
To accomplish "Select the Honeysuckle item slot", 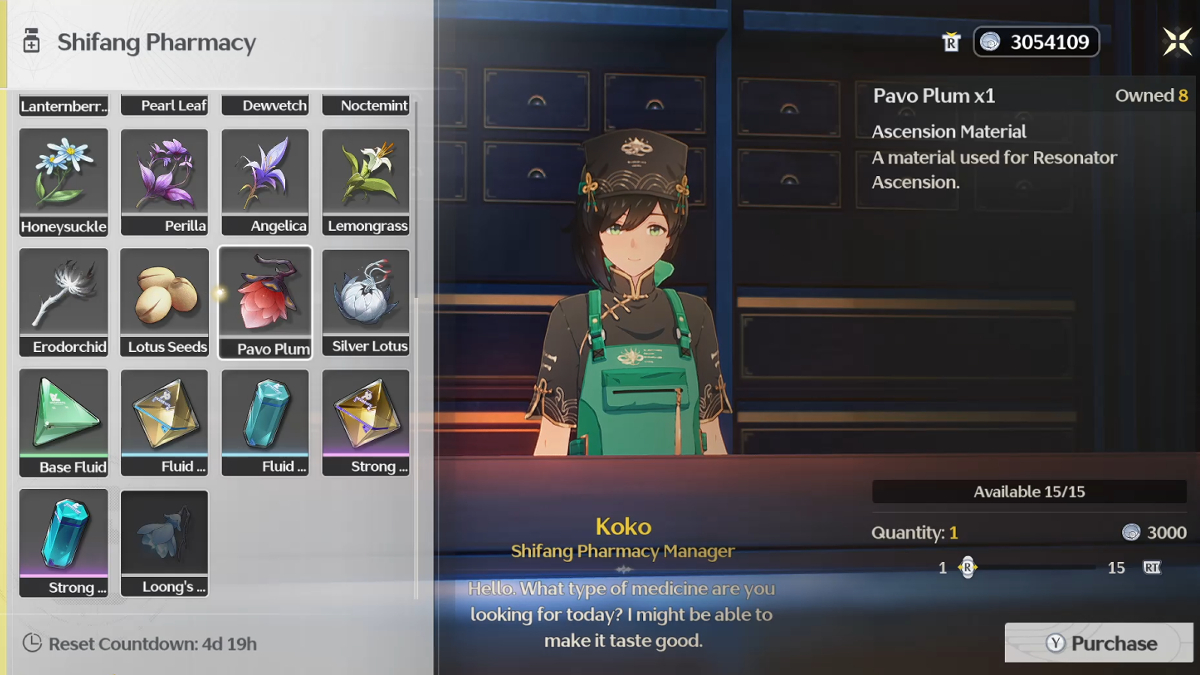I will pos(64,181).
